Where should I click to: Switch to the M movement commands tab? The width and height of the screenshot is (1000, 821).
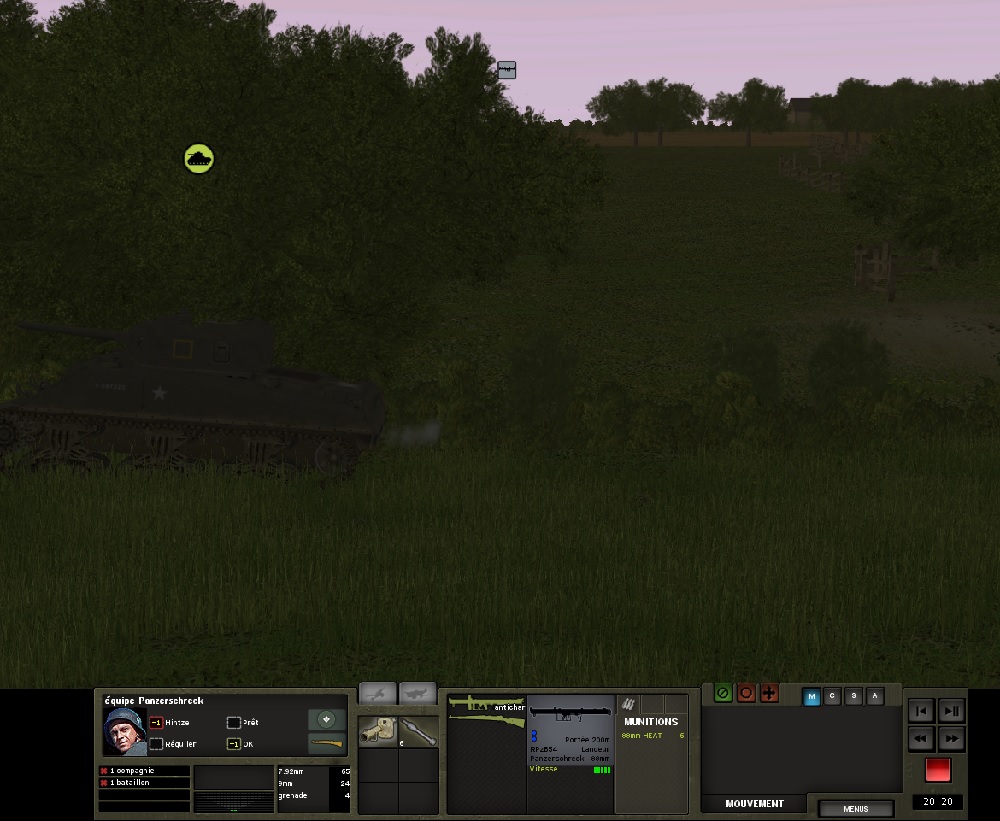(x=812, y=697)
